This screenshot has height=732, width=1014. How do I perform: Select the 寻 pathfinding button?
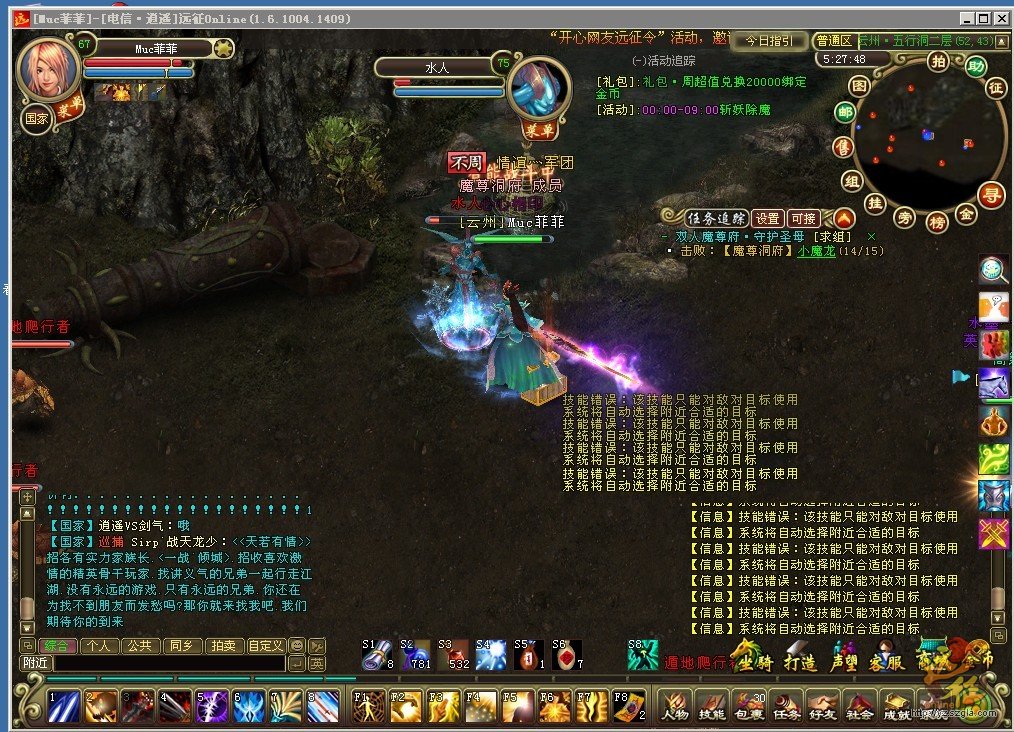[992, 192]
